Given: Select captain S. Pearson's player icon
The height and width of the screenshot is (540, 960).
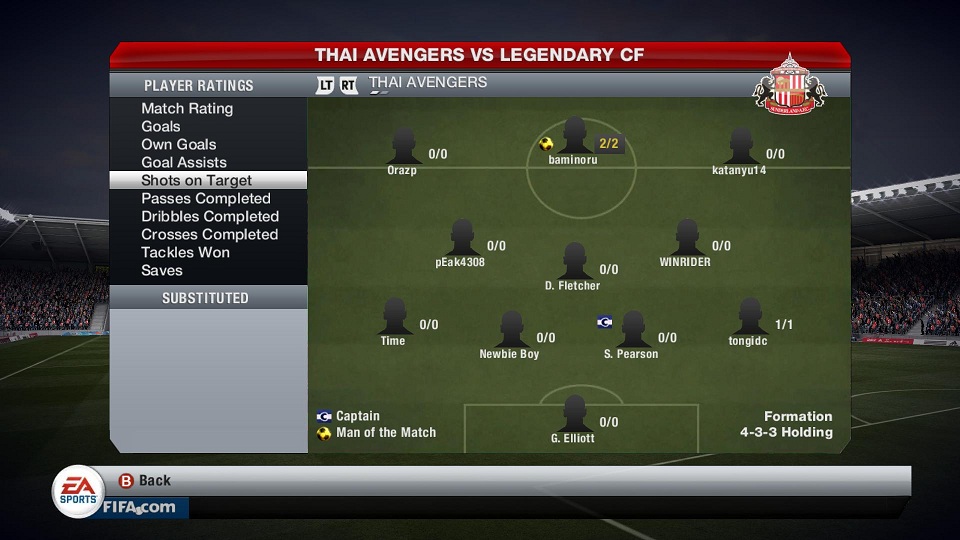Looking at the screenshot, I should (633, 329).
